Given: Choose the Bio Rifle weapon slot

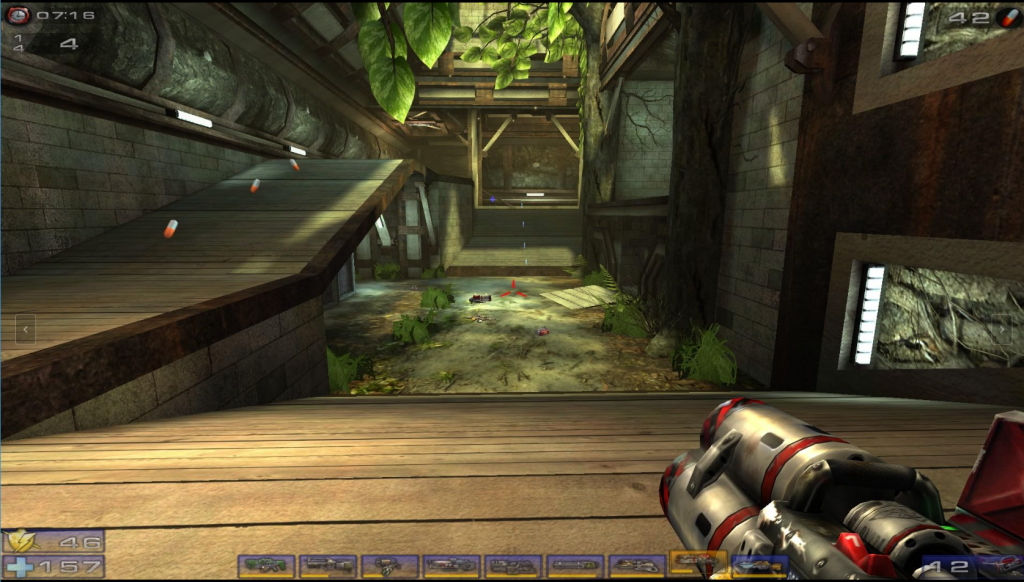Looking at the screenshot, I should click(x=390, y=566).
